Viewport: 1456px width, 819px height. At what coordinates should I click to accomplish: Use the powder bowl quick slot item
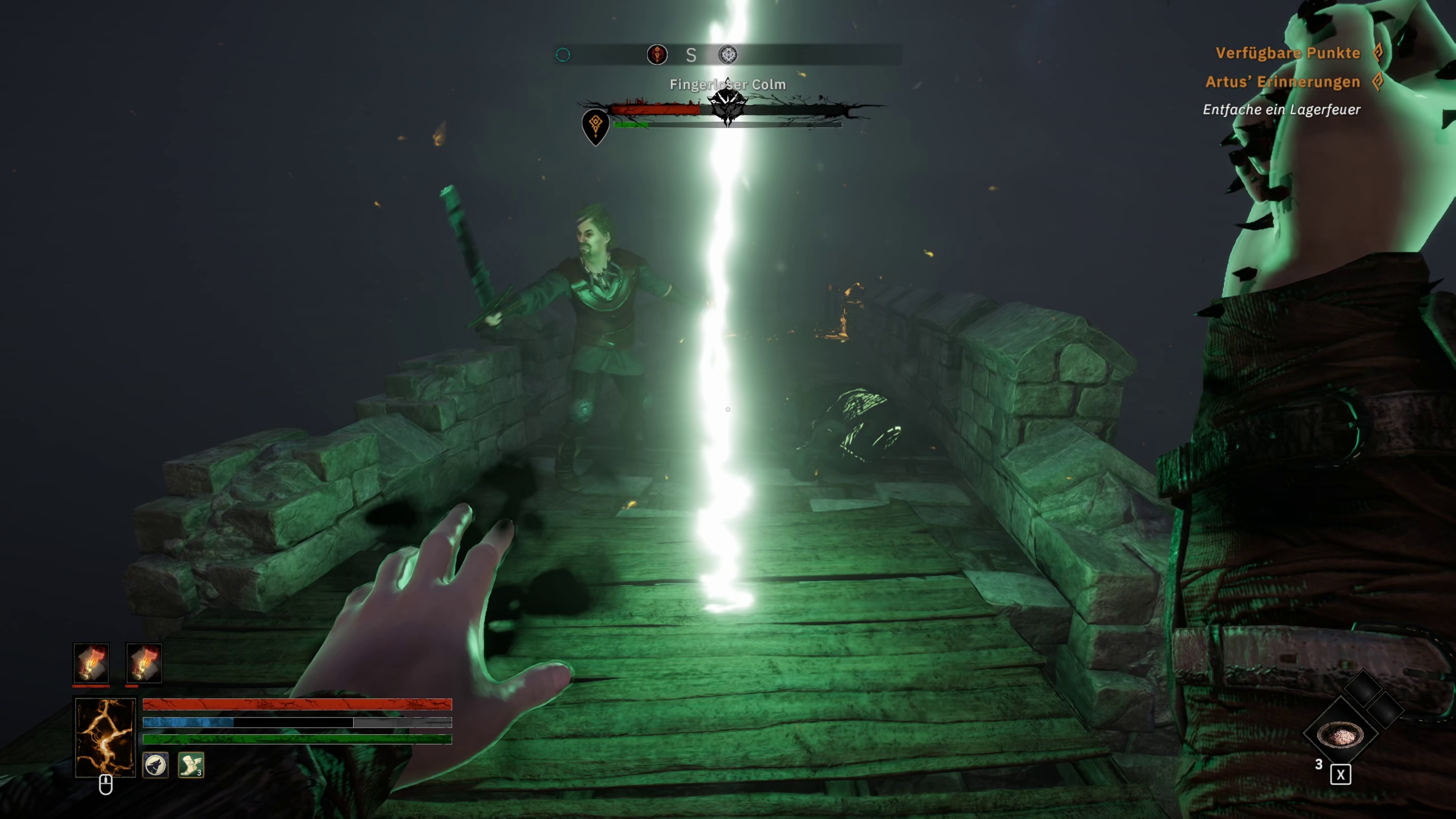coord(1340,735)
